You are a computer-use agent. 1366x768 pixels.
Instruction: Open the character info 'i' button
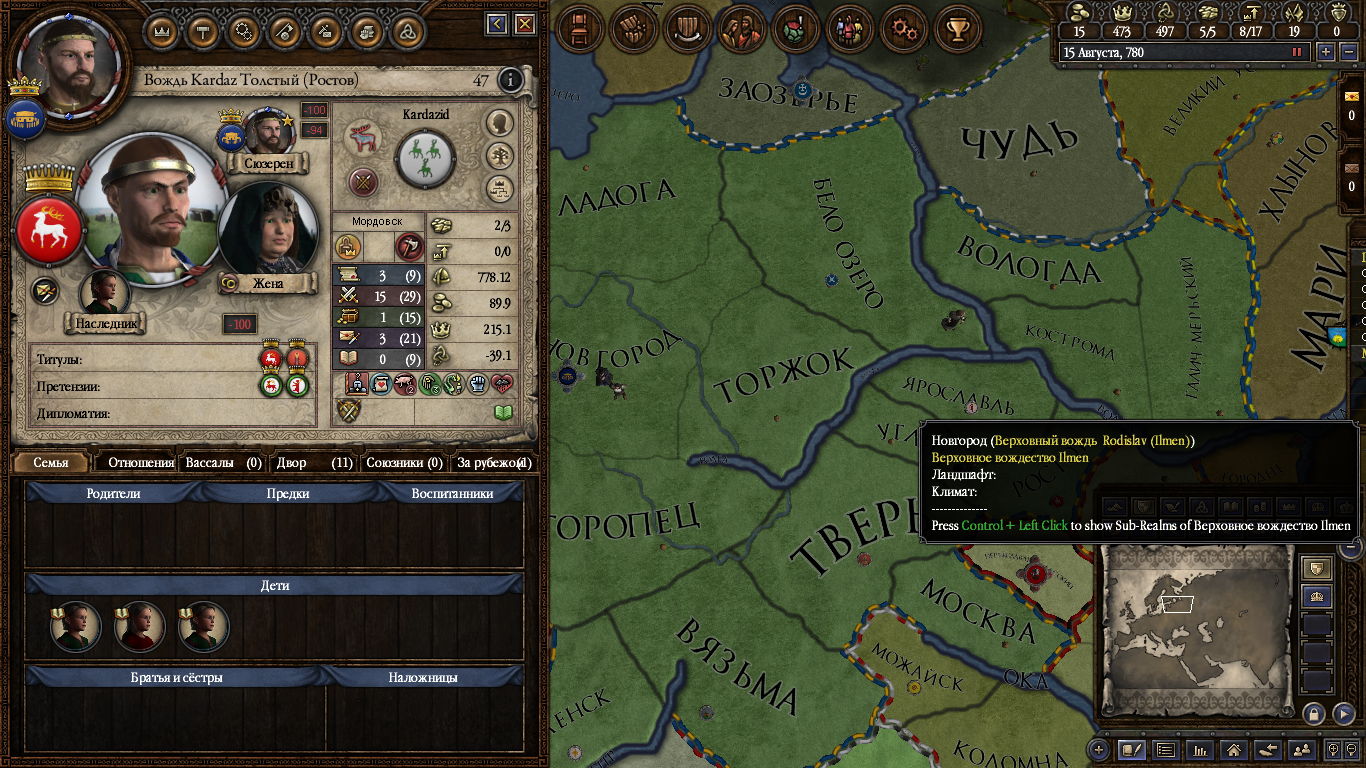click(511, 80)
